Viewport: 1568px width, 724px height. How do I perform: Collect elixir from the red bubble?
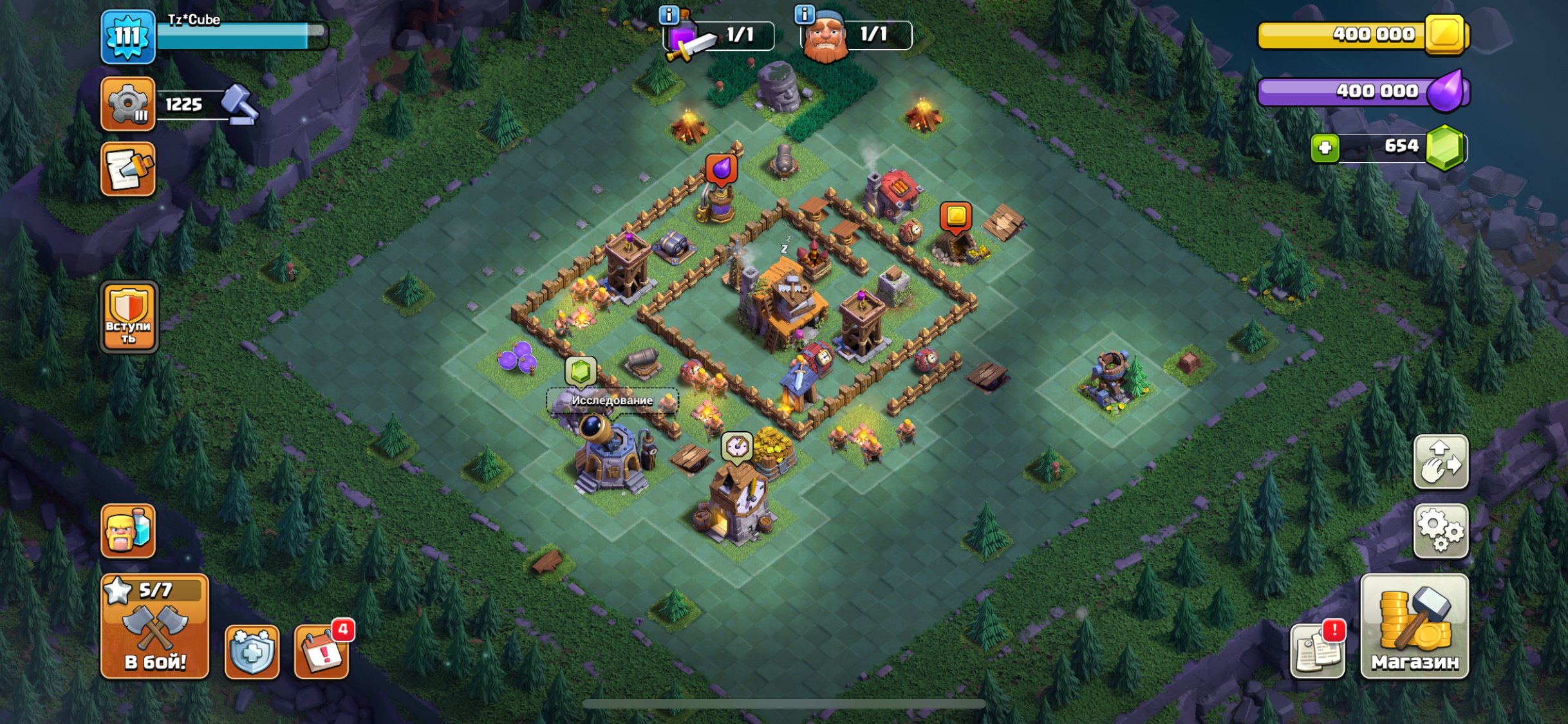tap(721, 169)
